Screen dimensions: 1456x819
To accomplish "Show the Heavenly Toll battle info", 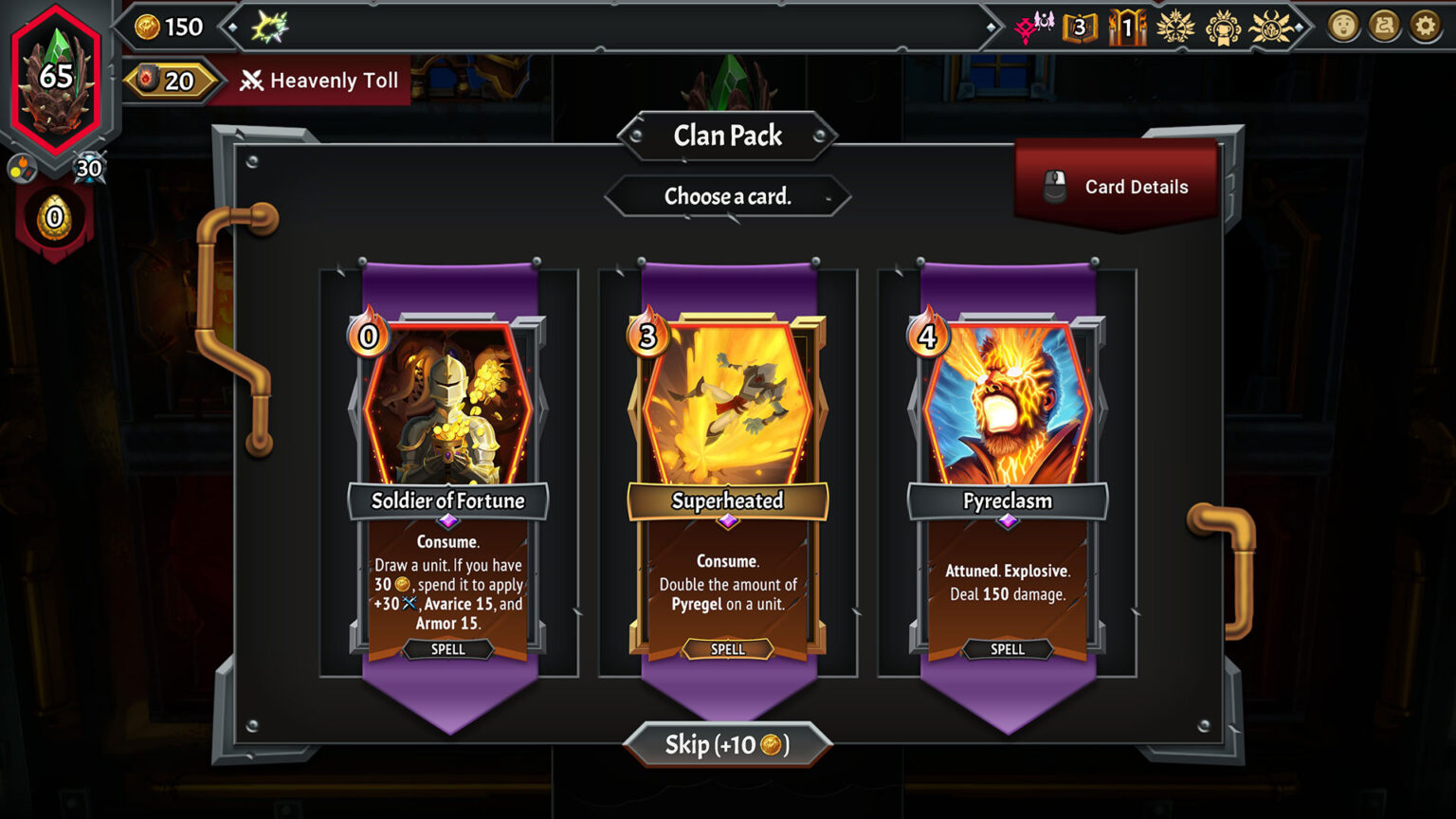I will click(319, 81).
